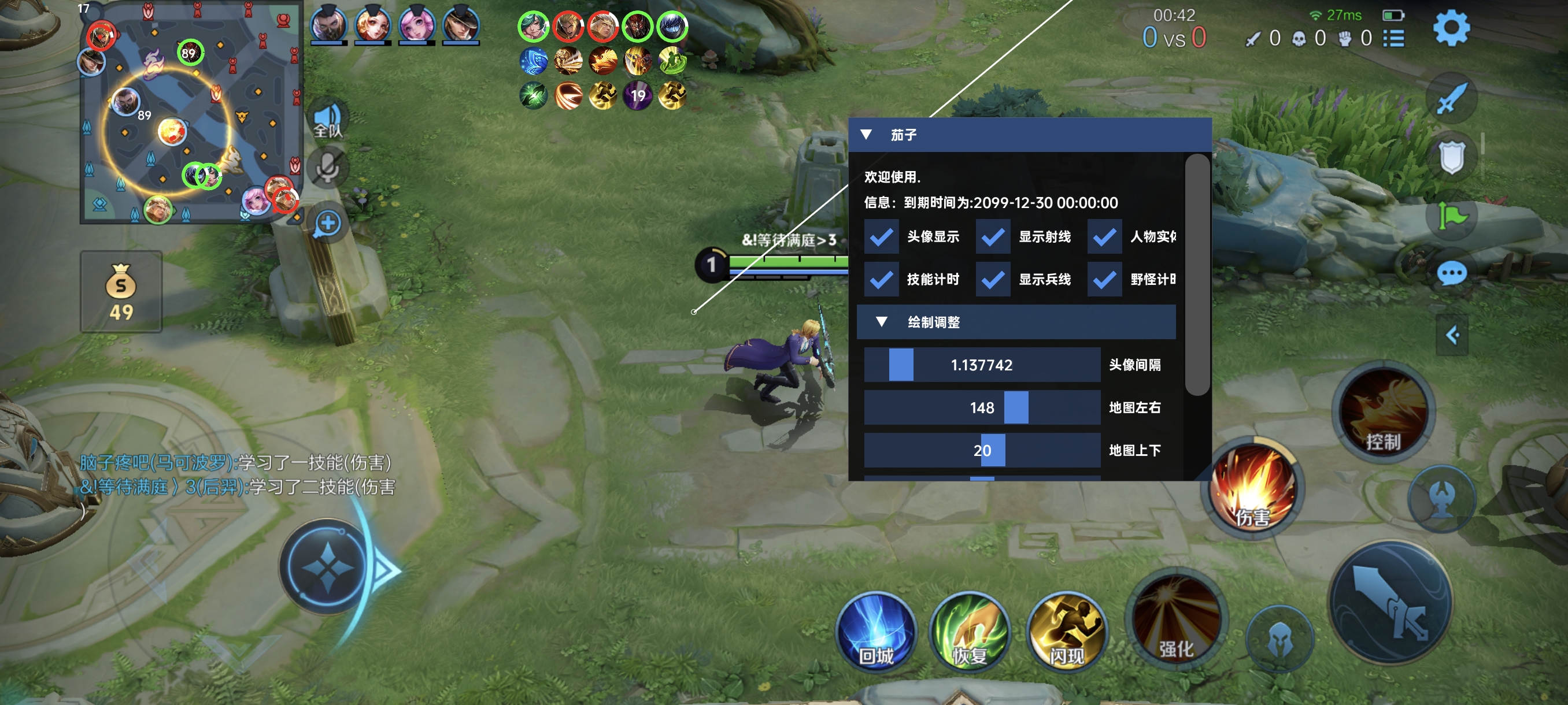The height and width of the screenshot is (705, 1568).
Task: Click the 地图左右 slider
Action: pyautogui.click(x=981, y=407)
